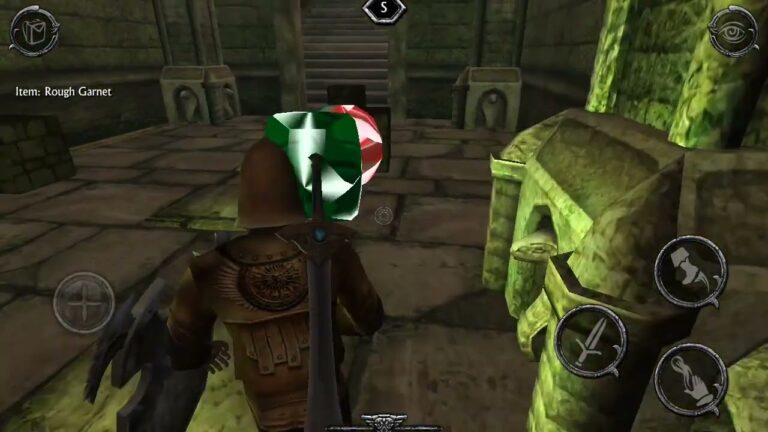Activate the boot jump button
768x432 pixels.
point(690,270)
